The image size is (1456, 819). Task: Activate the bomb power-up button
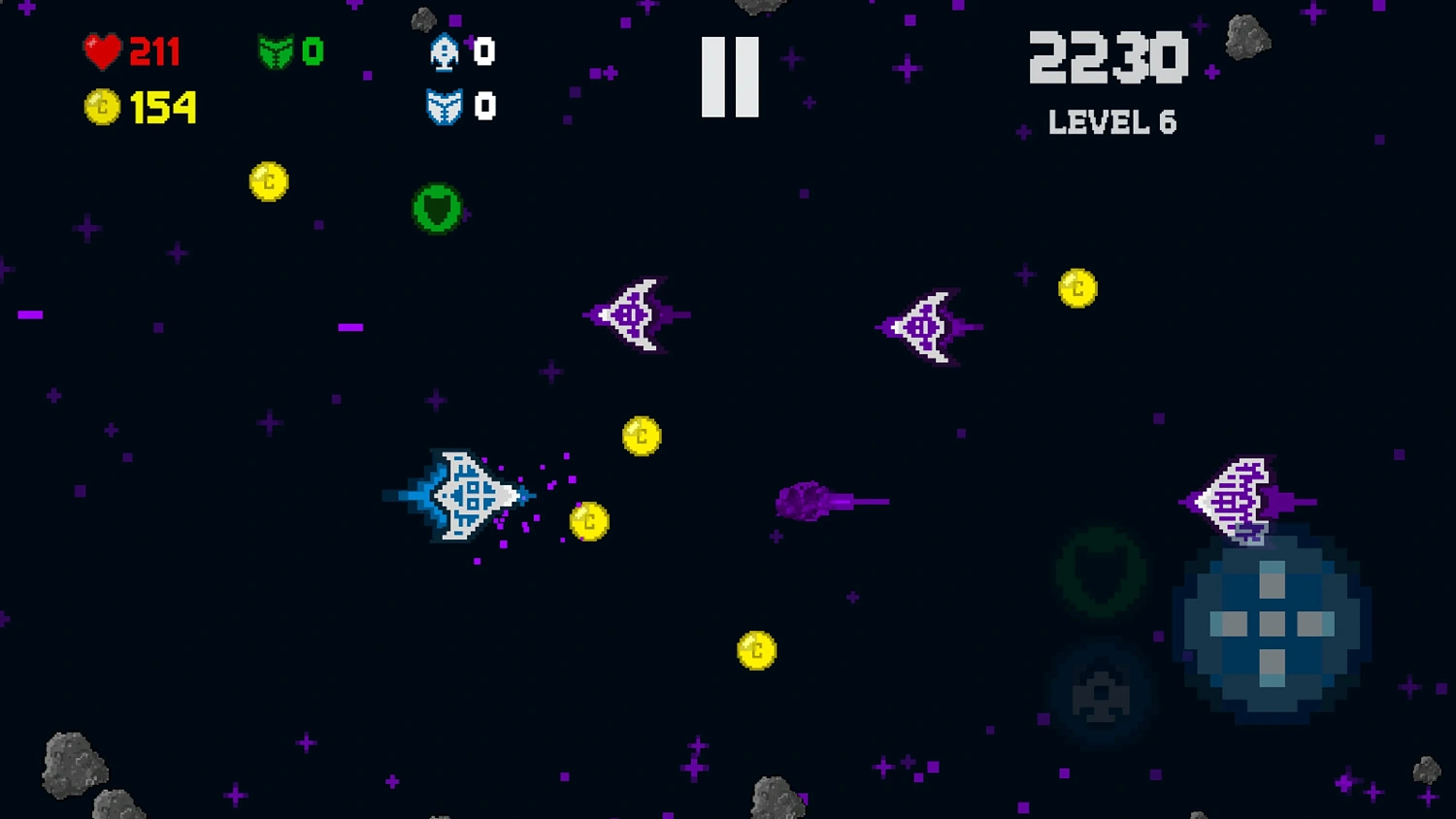(1101, 694)
